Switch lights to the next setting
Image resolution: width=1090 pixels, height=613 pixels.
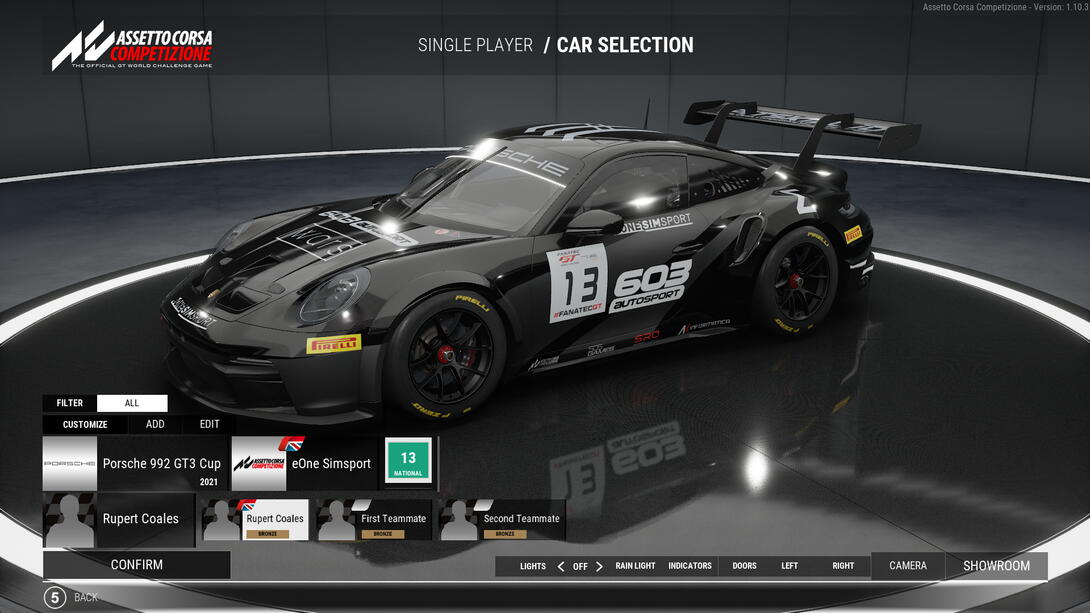(599, 566)
